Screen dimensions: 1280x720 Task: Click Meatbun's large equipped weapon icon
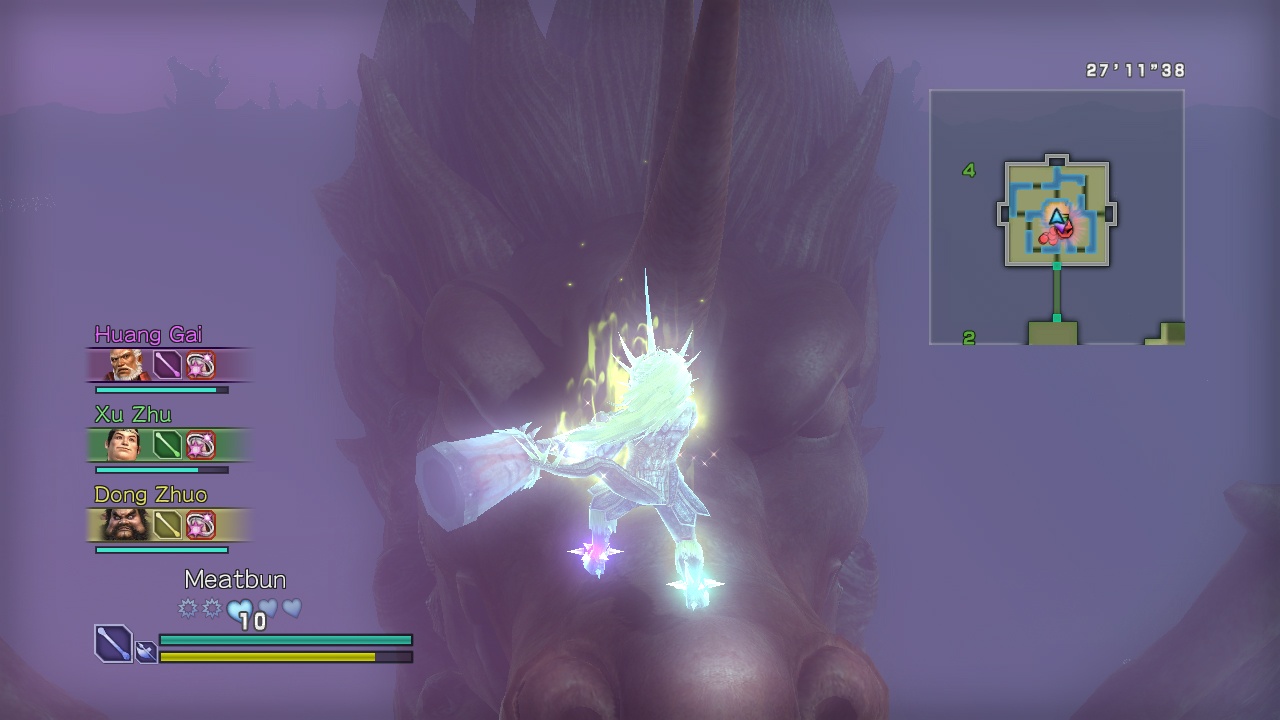click(x=113, y=643)
